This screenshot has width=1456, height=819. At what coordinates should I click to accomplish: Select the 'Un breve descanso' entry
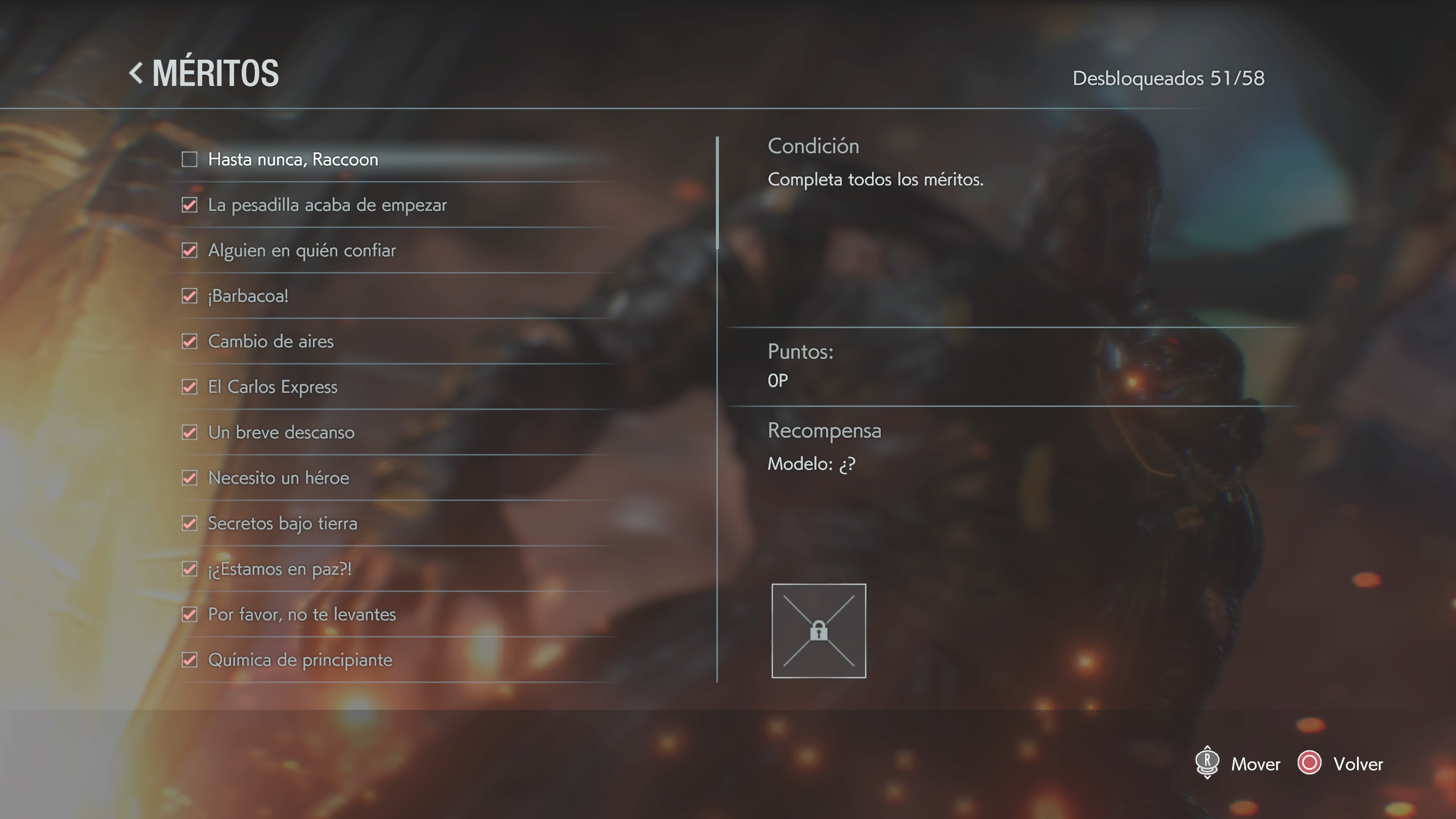tap(281, 432)
